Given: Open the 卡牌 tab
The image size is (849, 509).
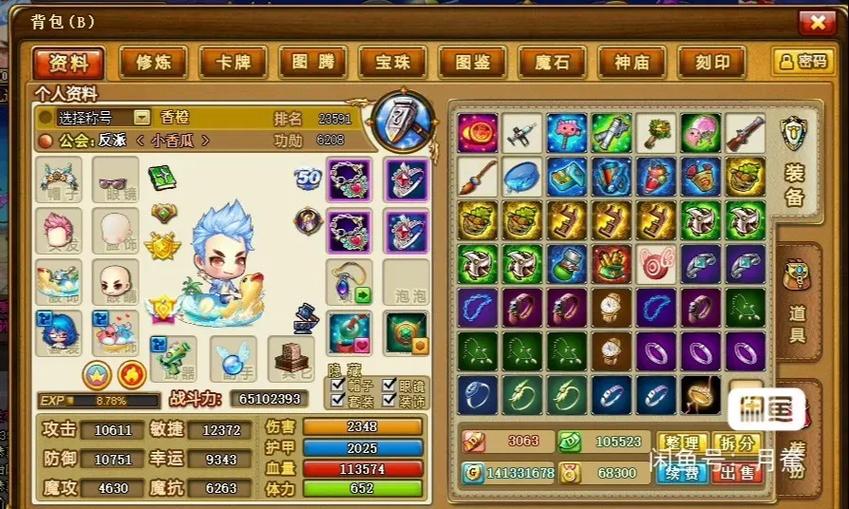Looking at the screenshot, I should point(232,62).
